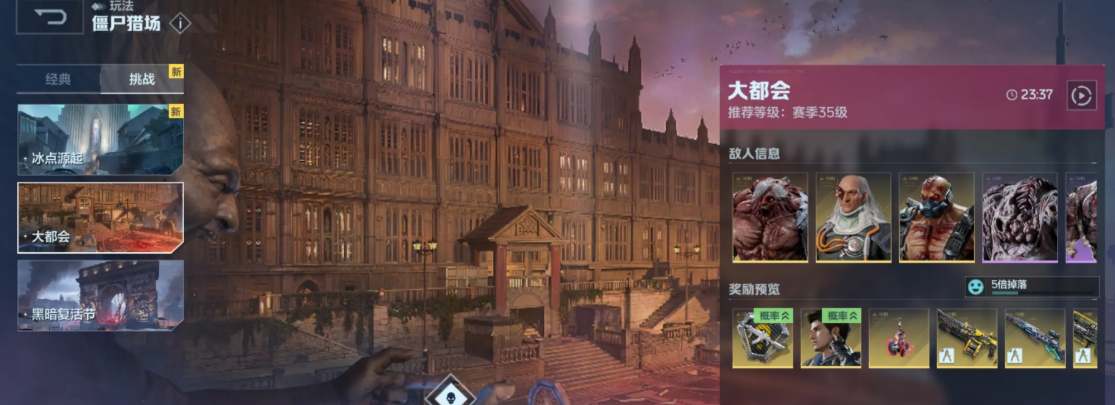Switch to the 挑战 tab

click(x=141, y=79)
